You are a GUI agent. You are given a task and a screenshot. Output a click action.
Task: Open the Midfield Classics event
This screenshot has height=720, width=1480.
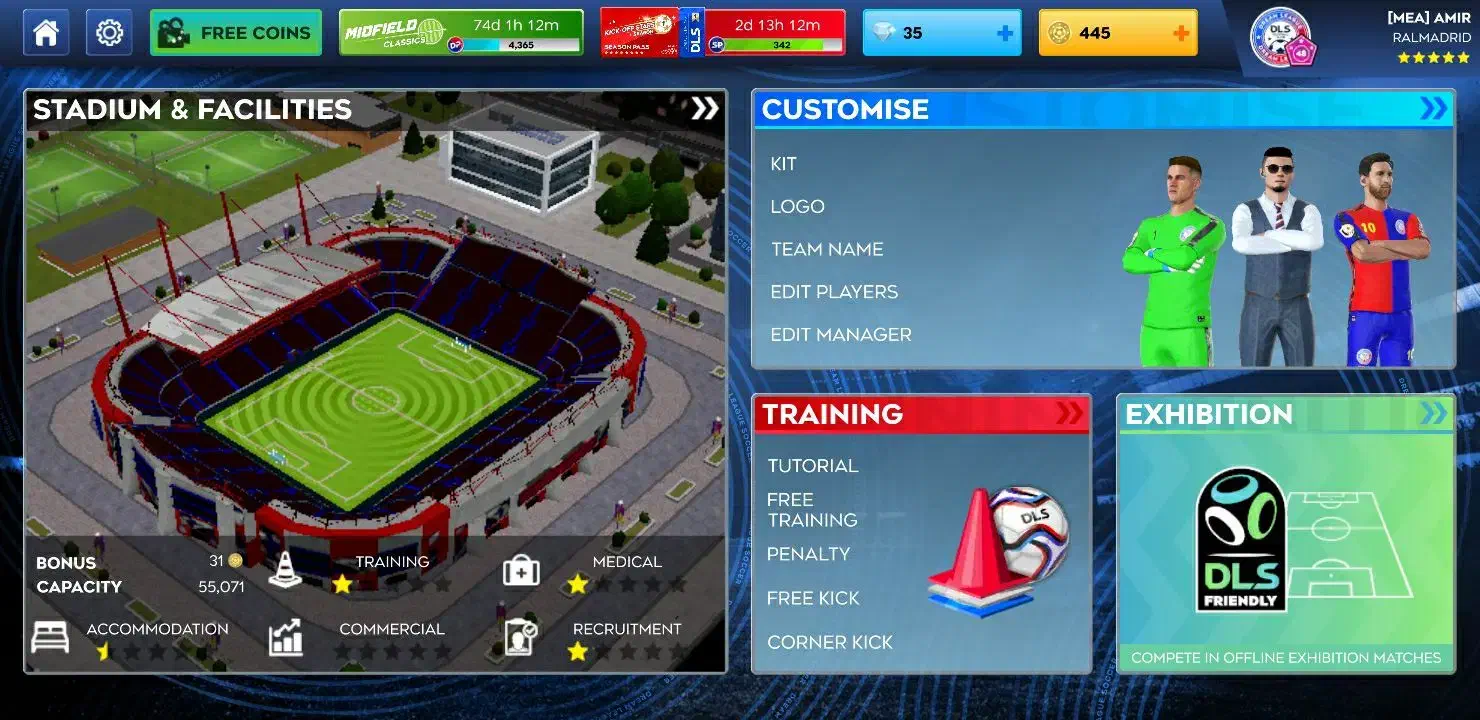pyautogui.click(x=461, y=33)
